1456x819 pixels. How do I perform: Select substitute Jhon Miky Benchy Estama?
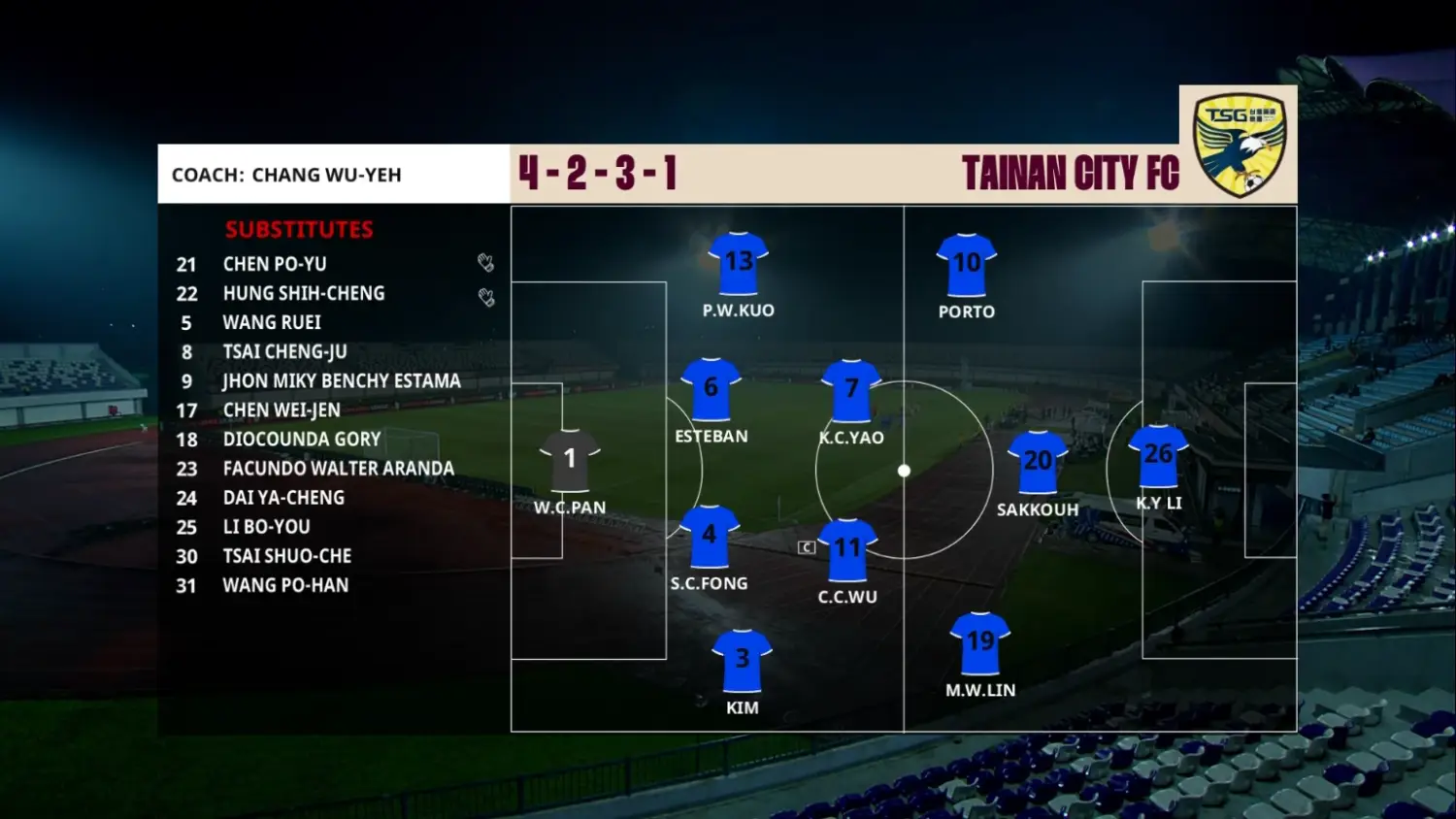tap(342, 380)
